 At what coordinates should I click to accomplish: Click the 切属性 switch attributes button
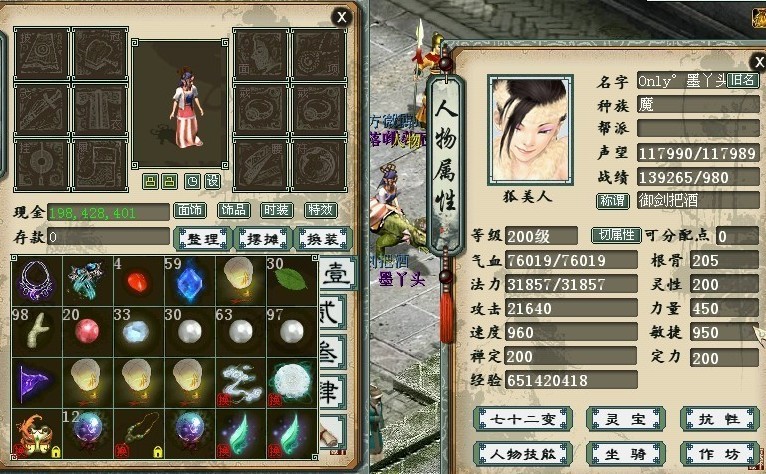click(615, 236)
